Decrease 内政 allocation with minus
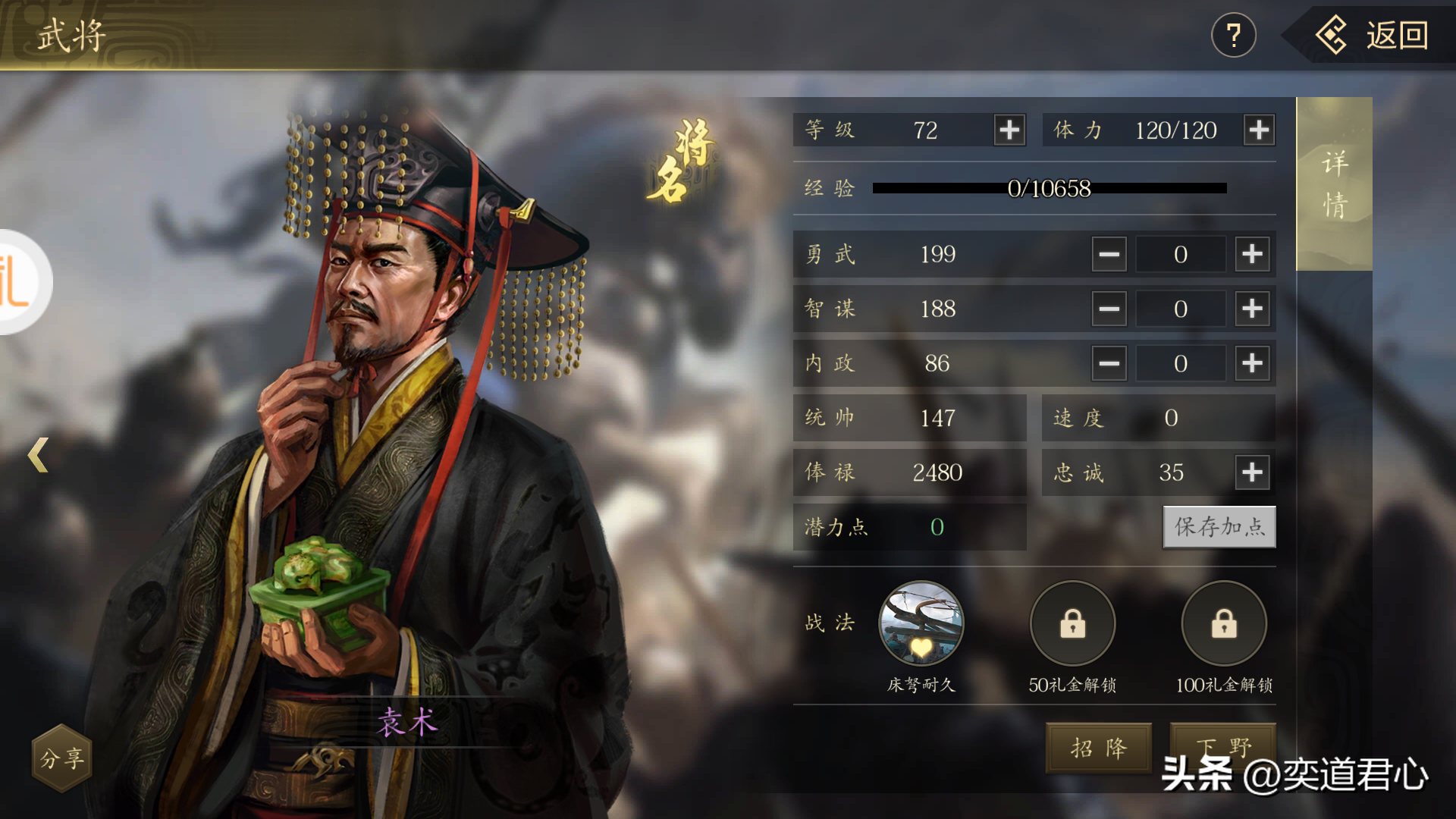 (1109, 363)
